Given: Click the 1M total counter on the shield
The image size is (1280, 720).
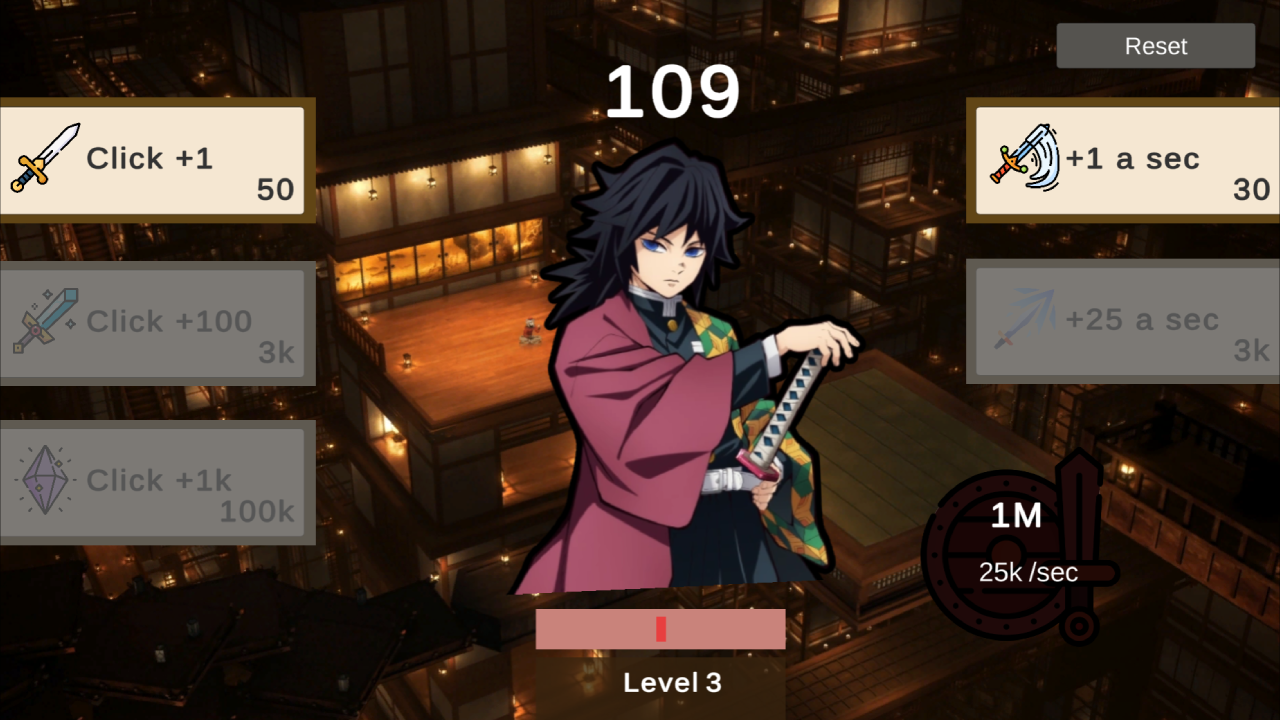Looking at the screenshot, I should pos(1014,518).
